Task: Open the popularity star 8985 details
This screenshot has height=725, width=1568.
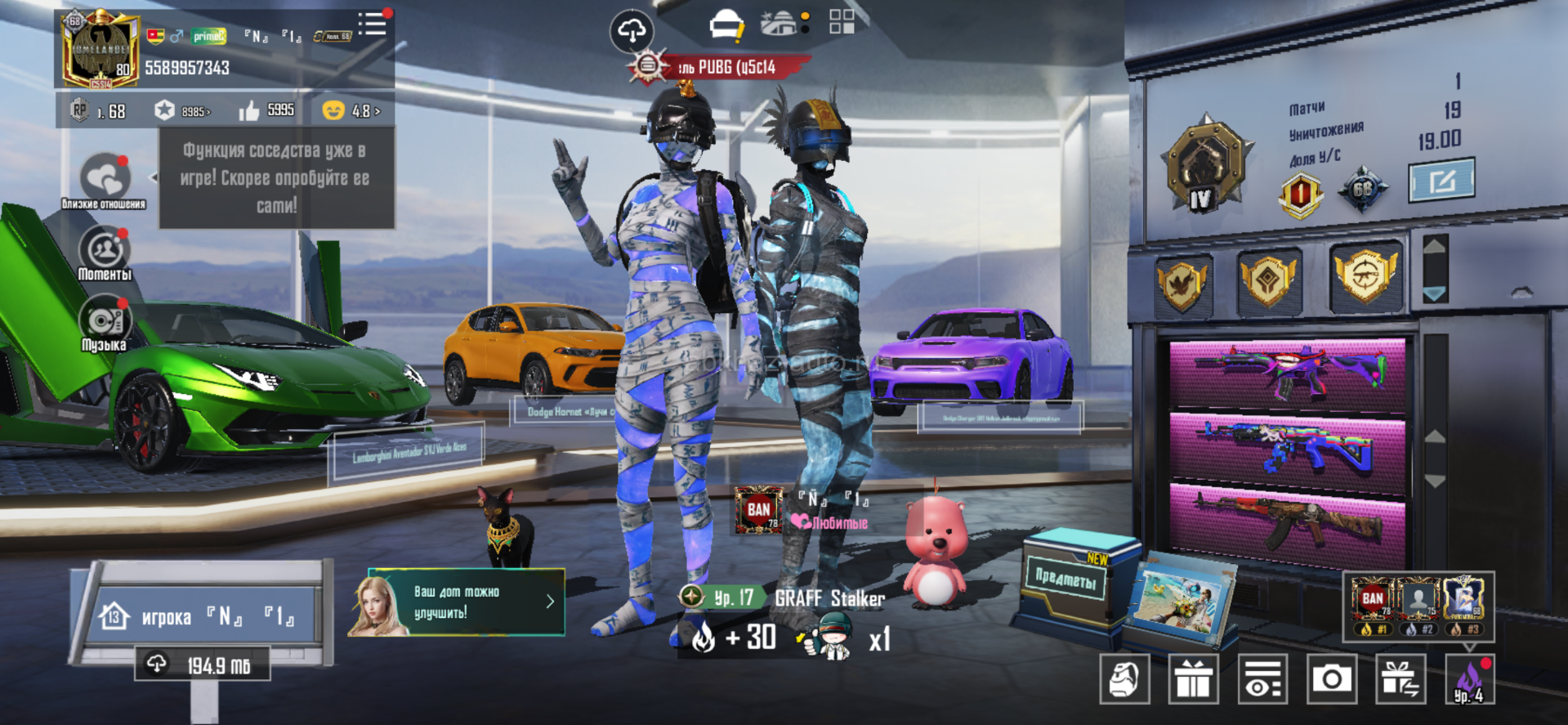Action: click(183, 110)
